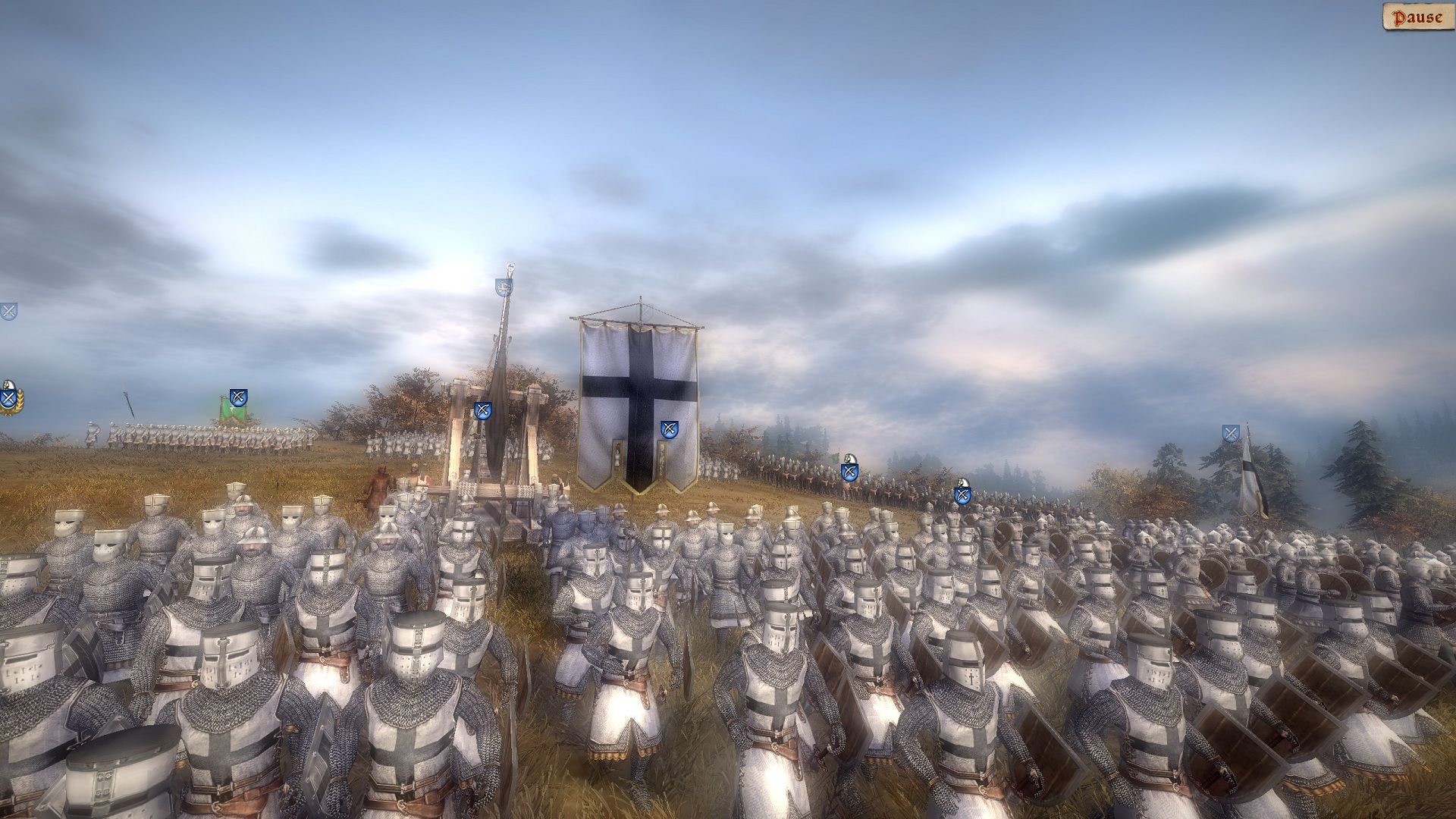Select the crossbow shield icon near the right treeline
The image size is (1456, 819).
[x=1231, y=433]
